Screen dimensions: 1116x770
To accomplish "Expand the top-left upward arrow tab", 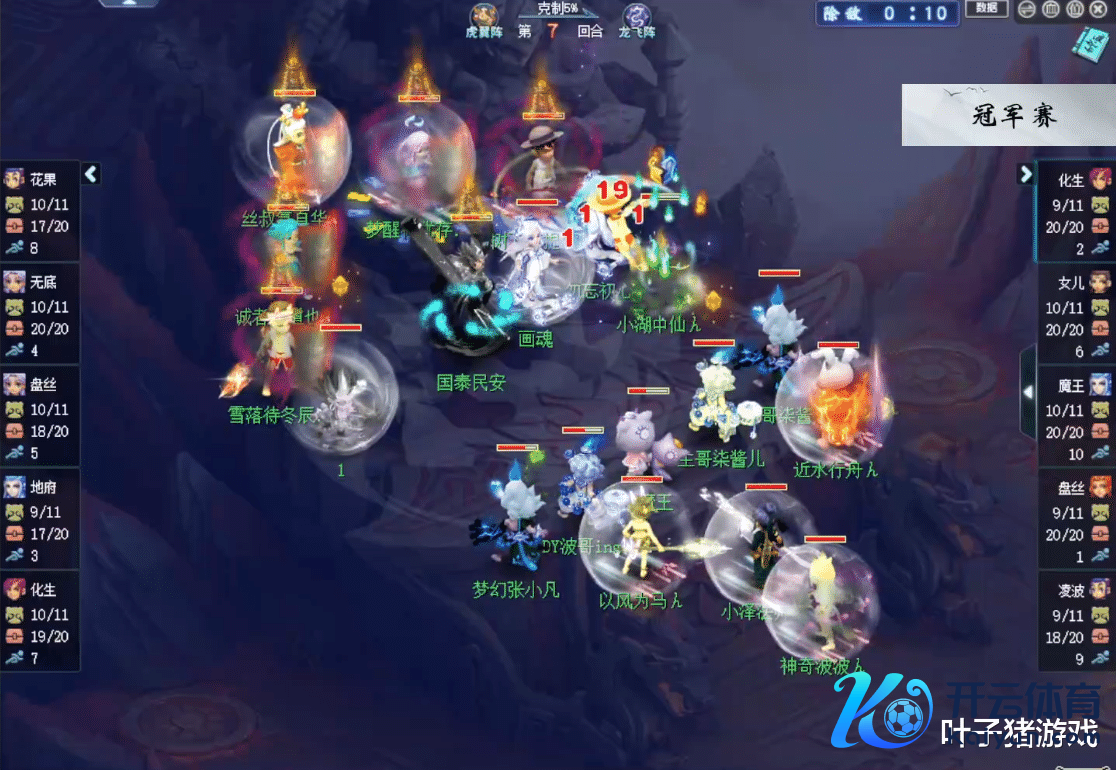I will pyautogui.click(x=128, y=4).
